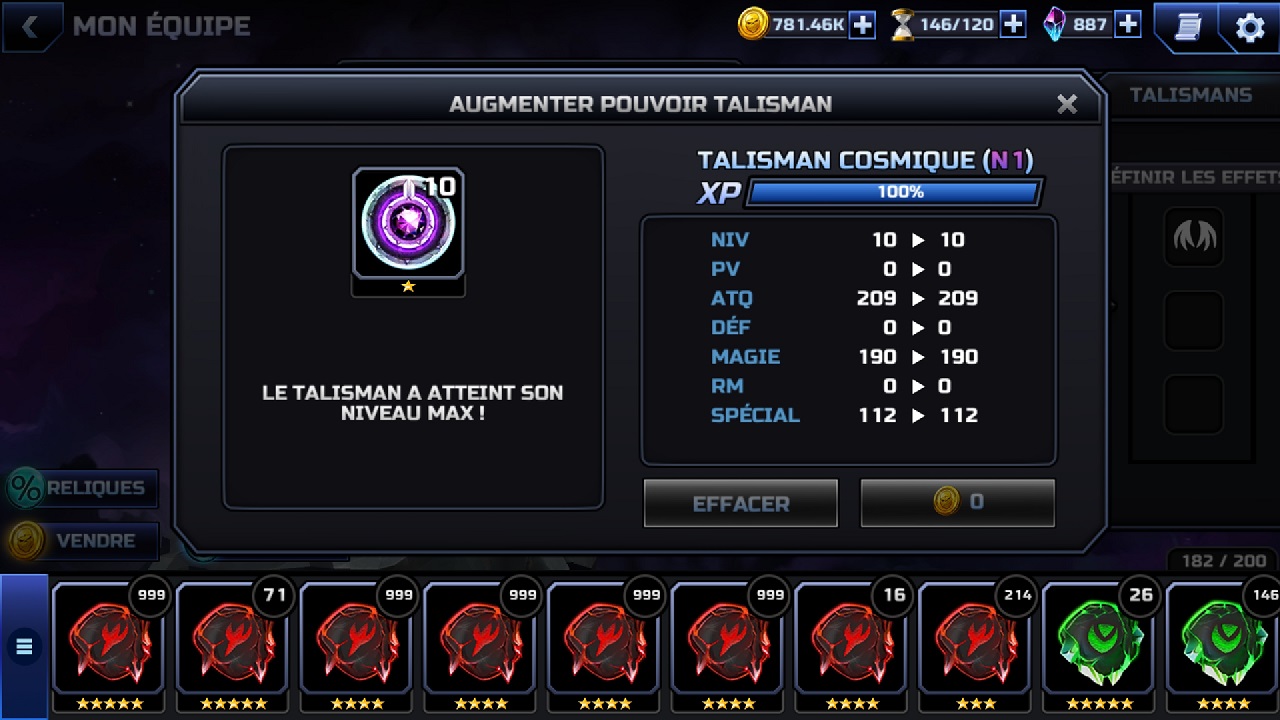Confirm upgrade with the gold cost button
This screenshot has height=720, width=1280.
coord(957,502)
